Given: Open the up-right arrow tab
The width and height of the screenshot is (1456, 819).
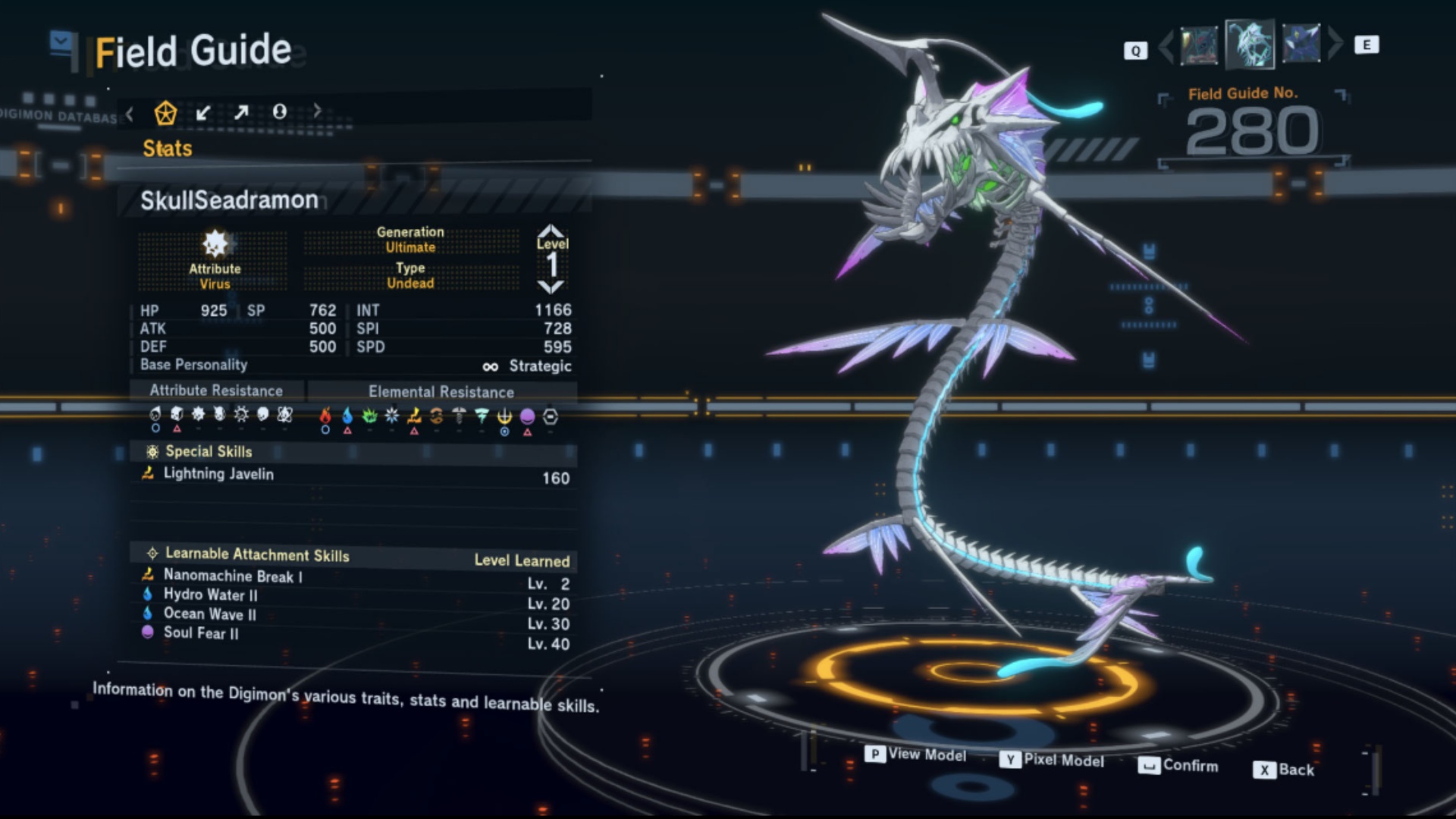Looking at the screenshot, I should pos(241,113).
